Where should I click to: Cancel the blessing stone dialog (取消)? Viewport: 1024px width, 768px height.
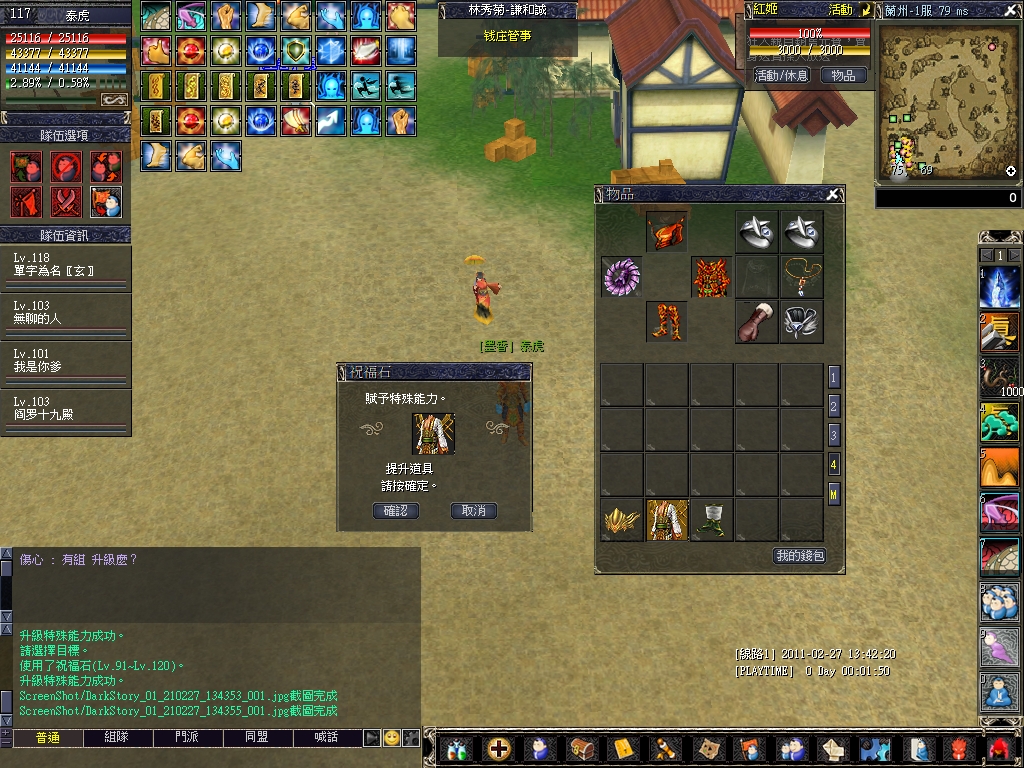point(473,510)
